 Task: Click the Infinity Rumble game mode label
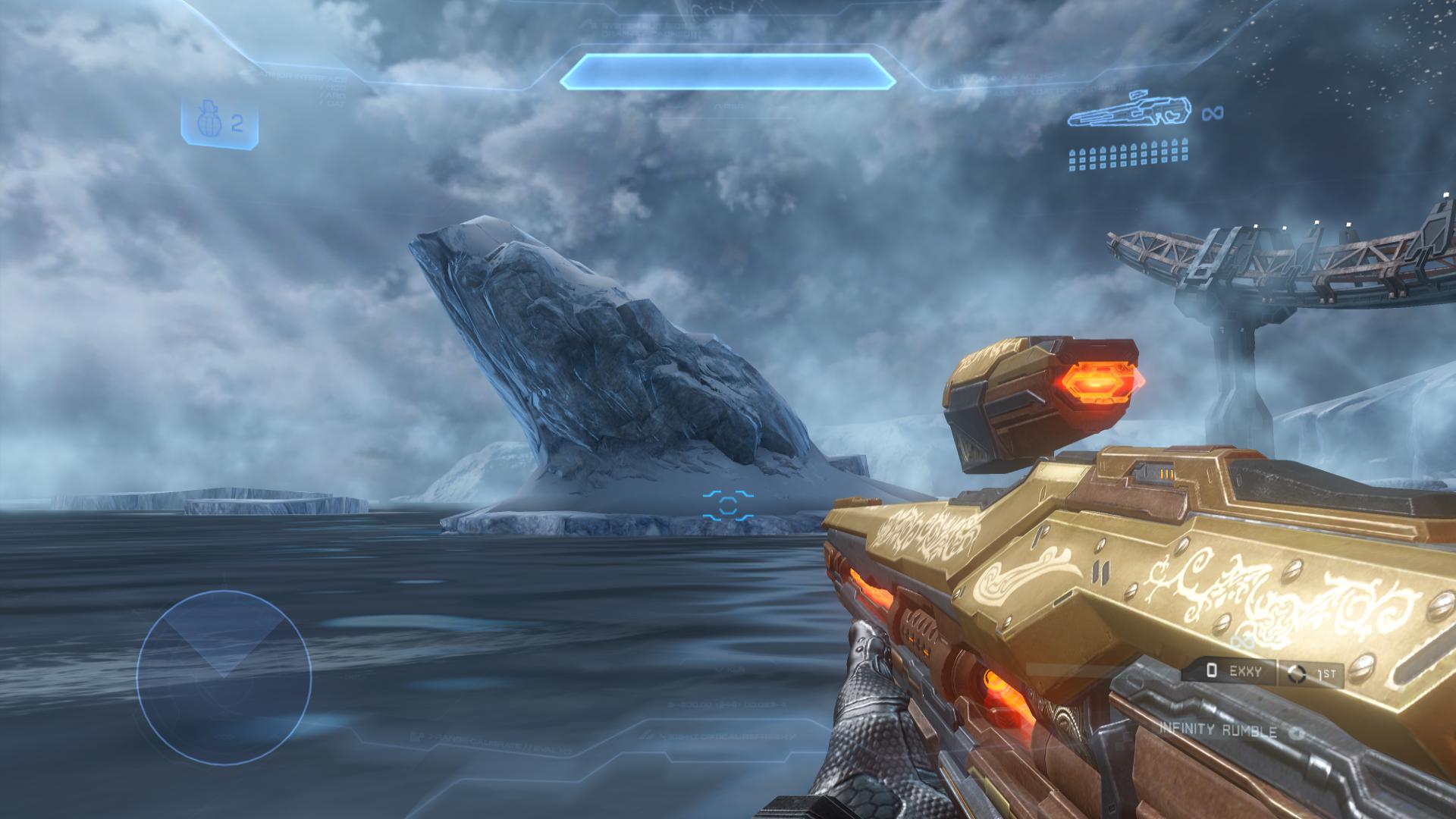tap(1218, 731)
